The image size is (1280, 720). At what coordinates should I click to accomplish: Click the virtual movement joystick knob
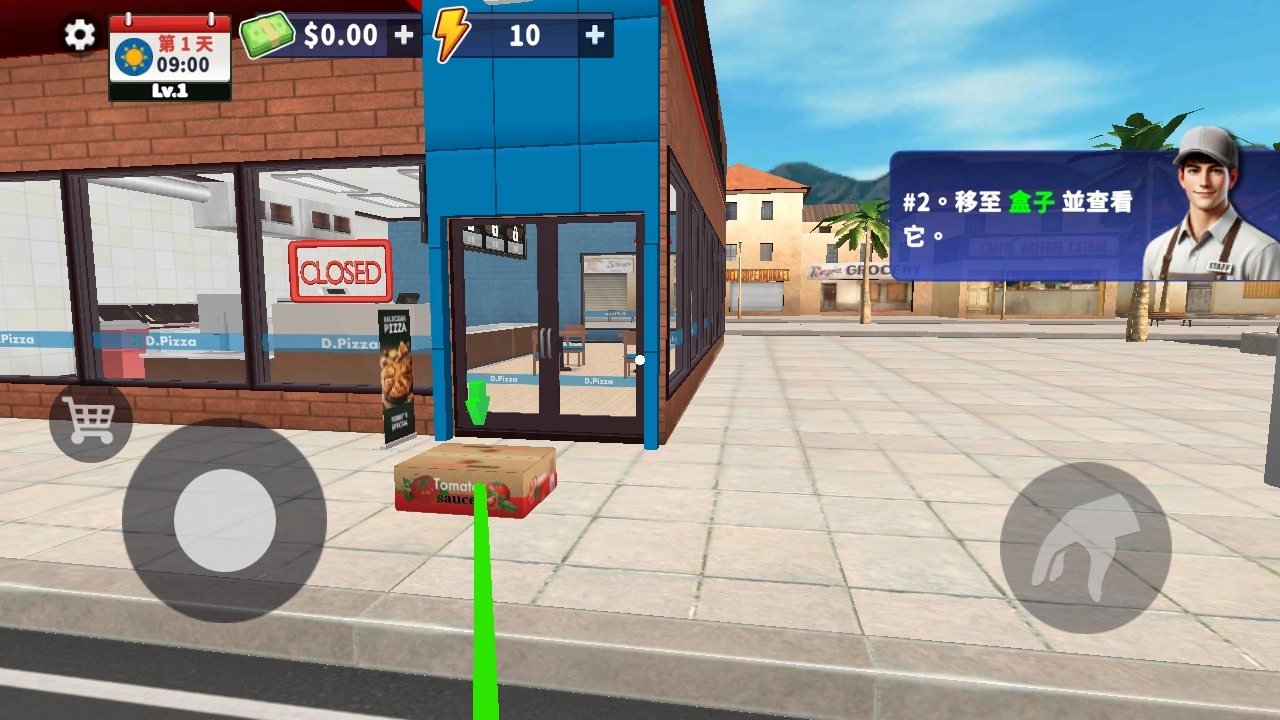click(x=225, y=520)
